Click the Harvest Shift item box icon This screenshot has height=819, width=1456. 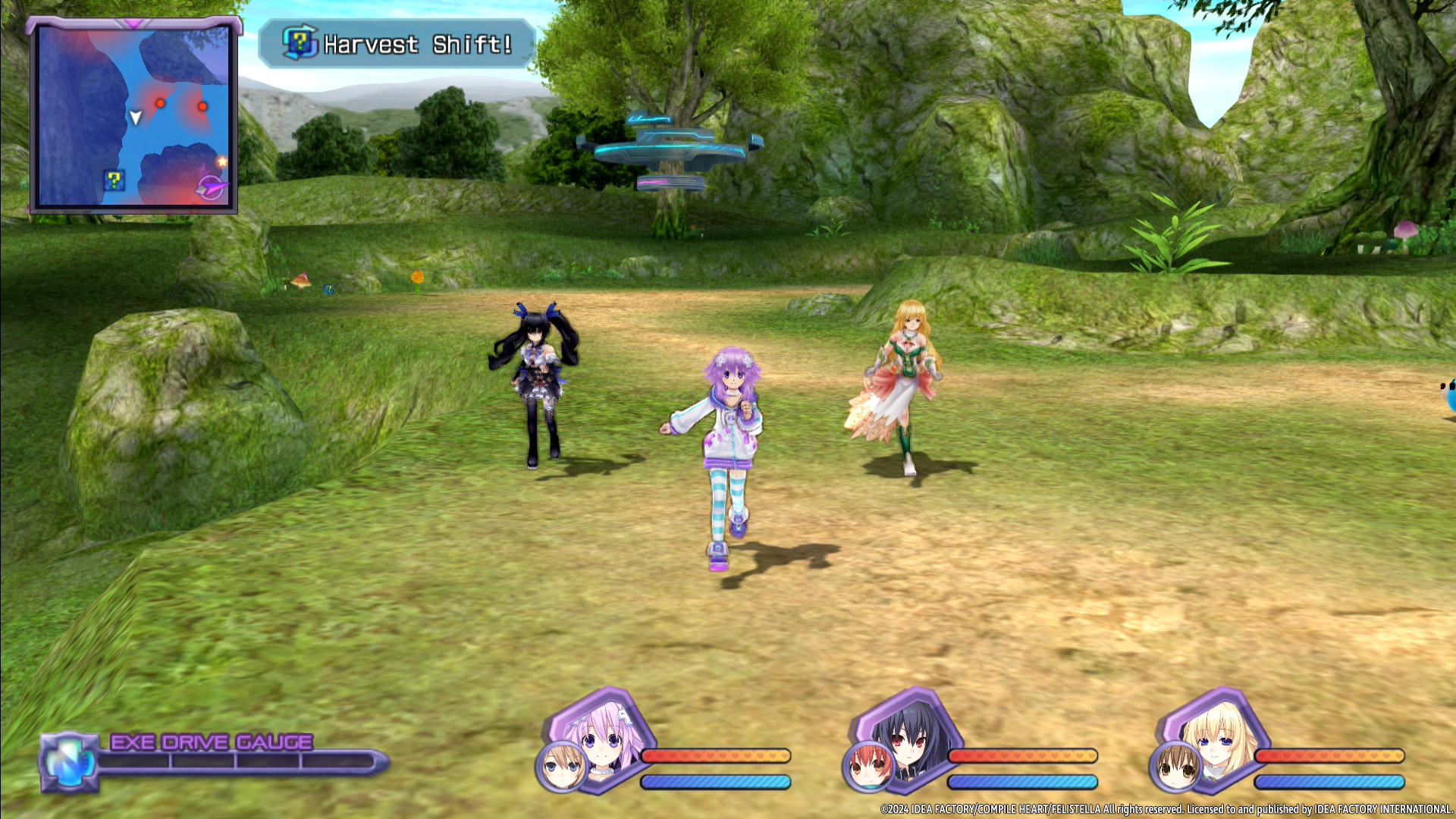point(298,44)
